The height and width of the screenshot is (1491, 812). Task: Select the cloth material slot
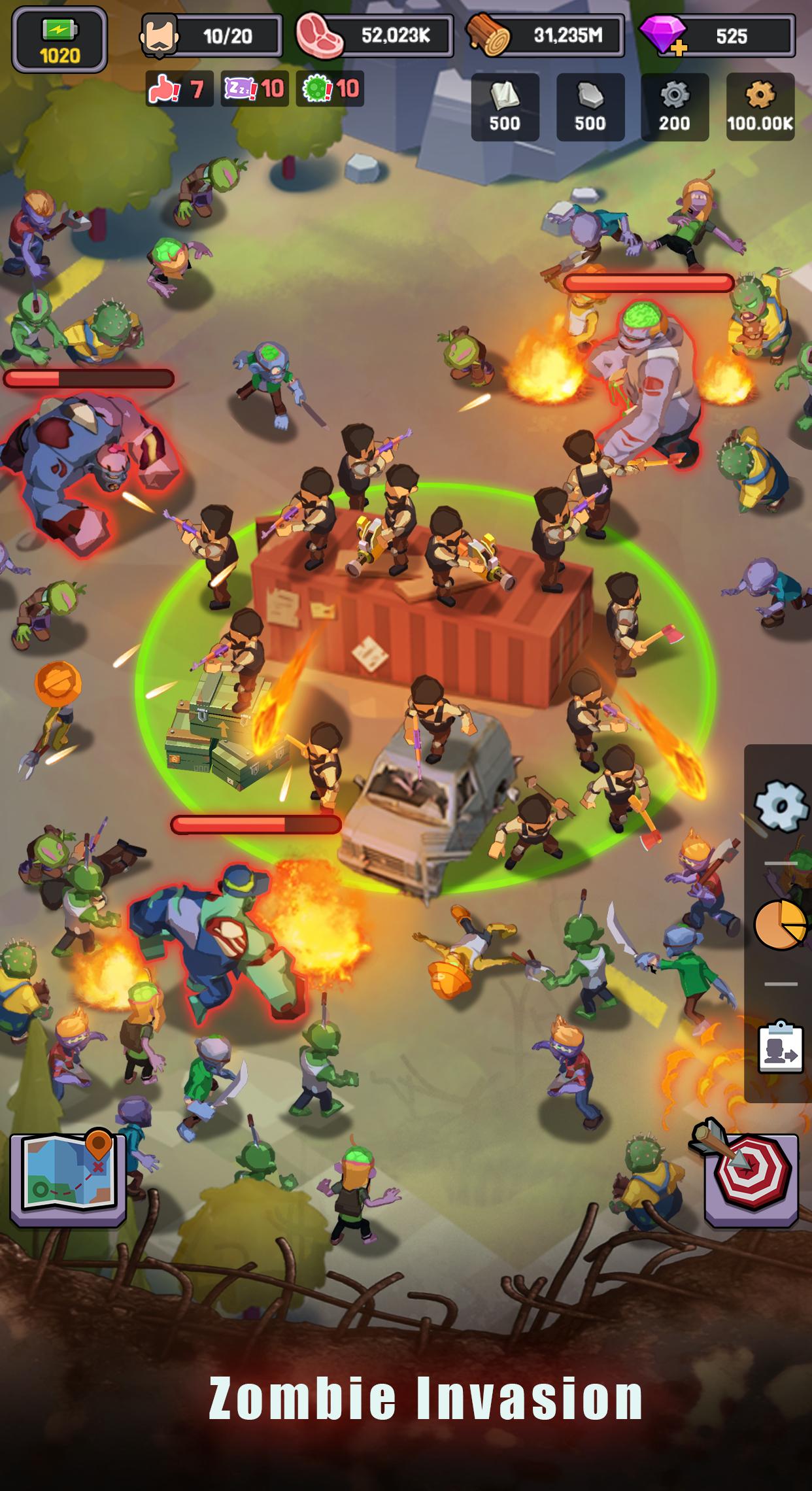click(x=505, y=107)
